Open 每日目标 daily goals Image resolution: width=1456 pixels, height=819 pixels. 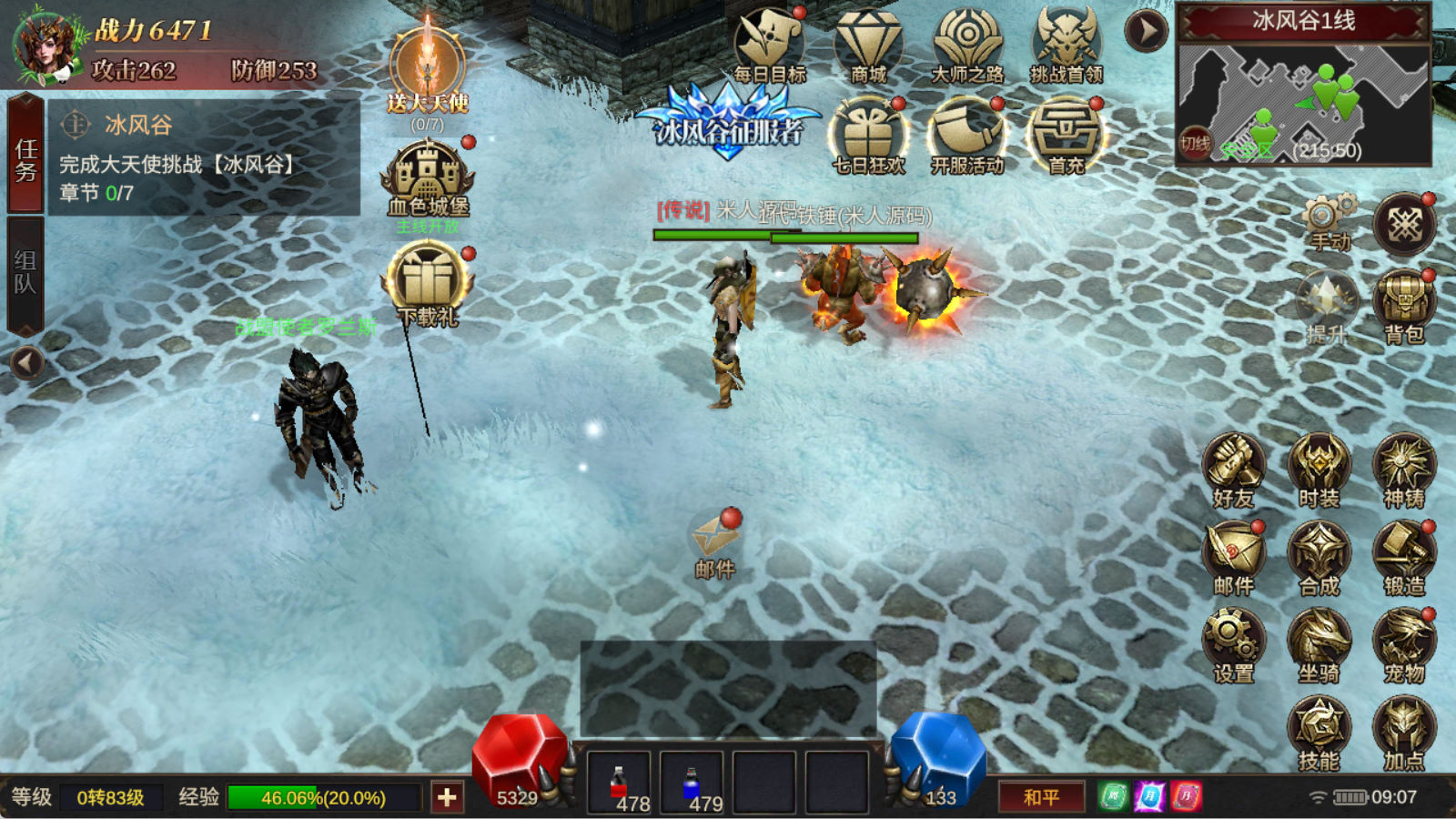coord(769,45)
